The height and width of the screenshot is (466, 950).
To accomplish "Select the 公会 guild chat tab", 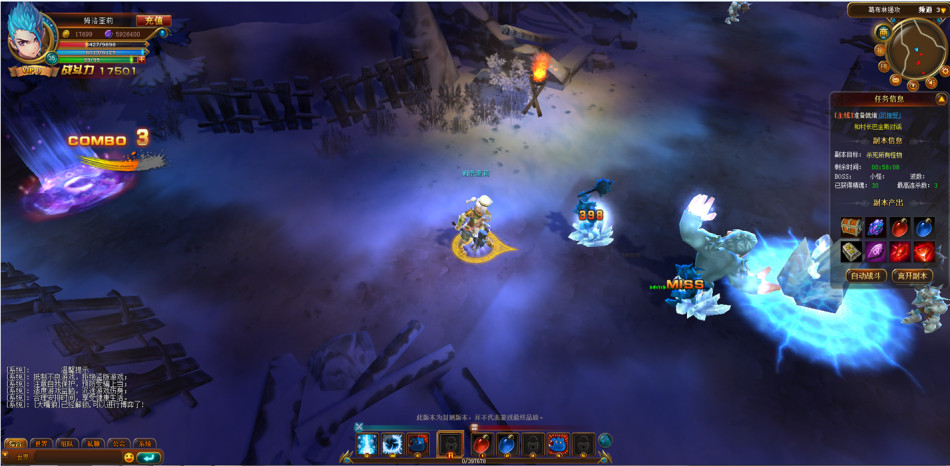I will [119, 443].
